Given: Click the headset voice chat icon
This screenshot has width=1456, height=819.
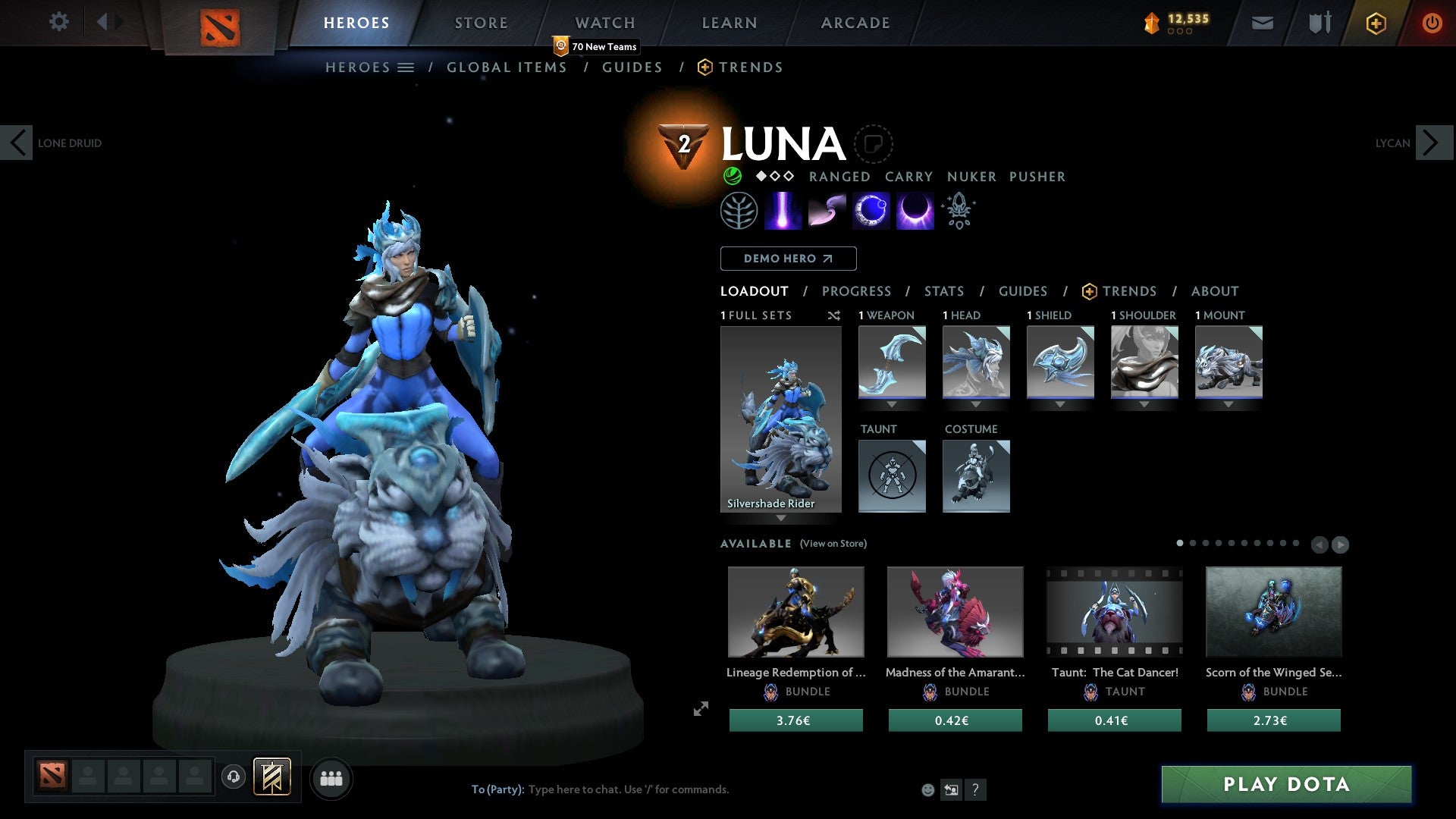Looking at the screenshot, I should point(233,778).
